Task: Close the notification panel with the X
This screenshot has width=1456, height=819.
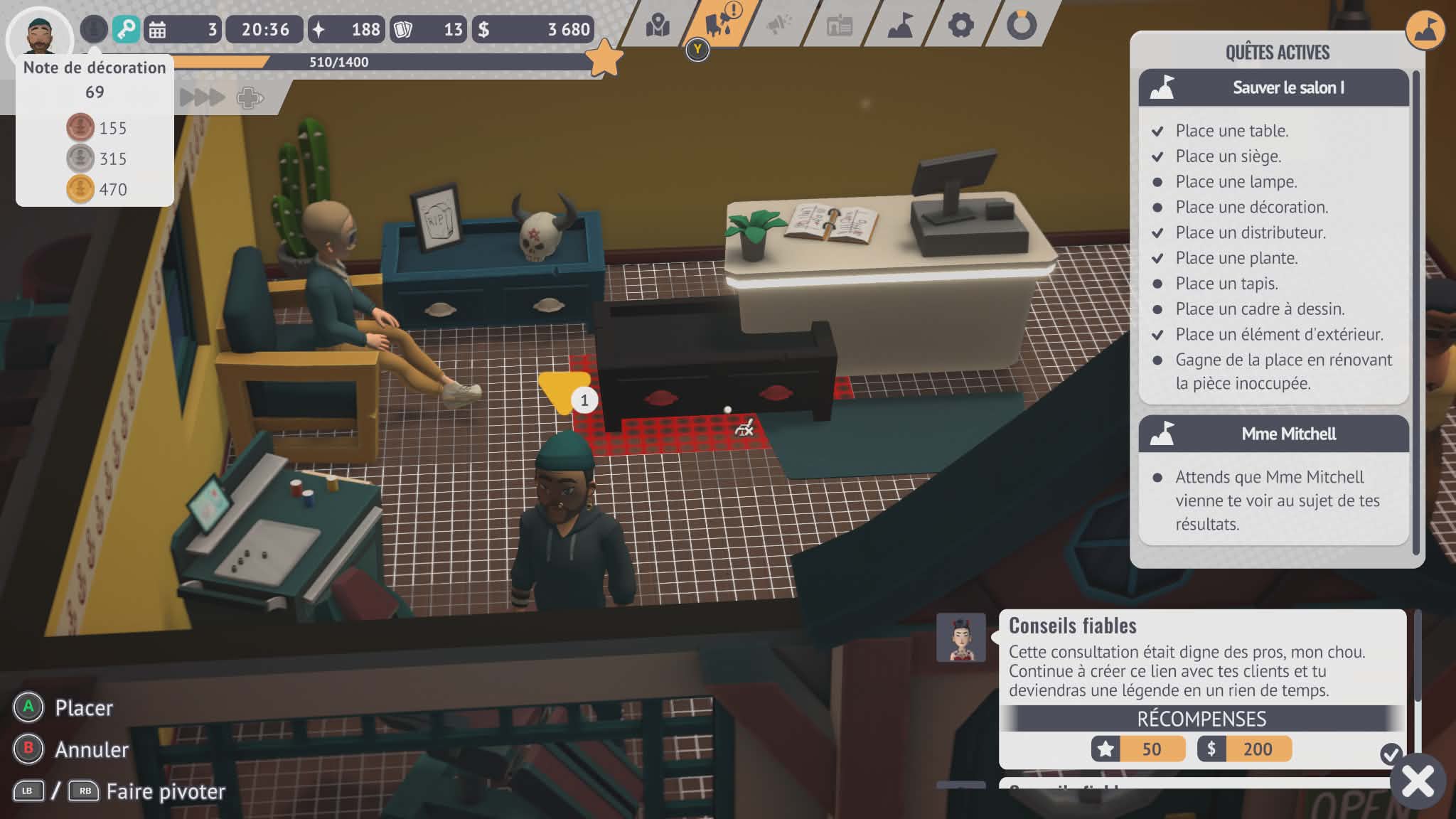Action: click(1418, 781)
